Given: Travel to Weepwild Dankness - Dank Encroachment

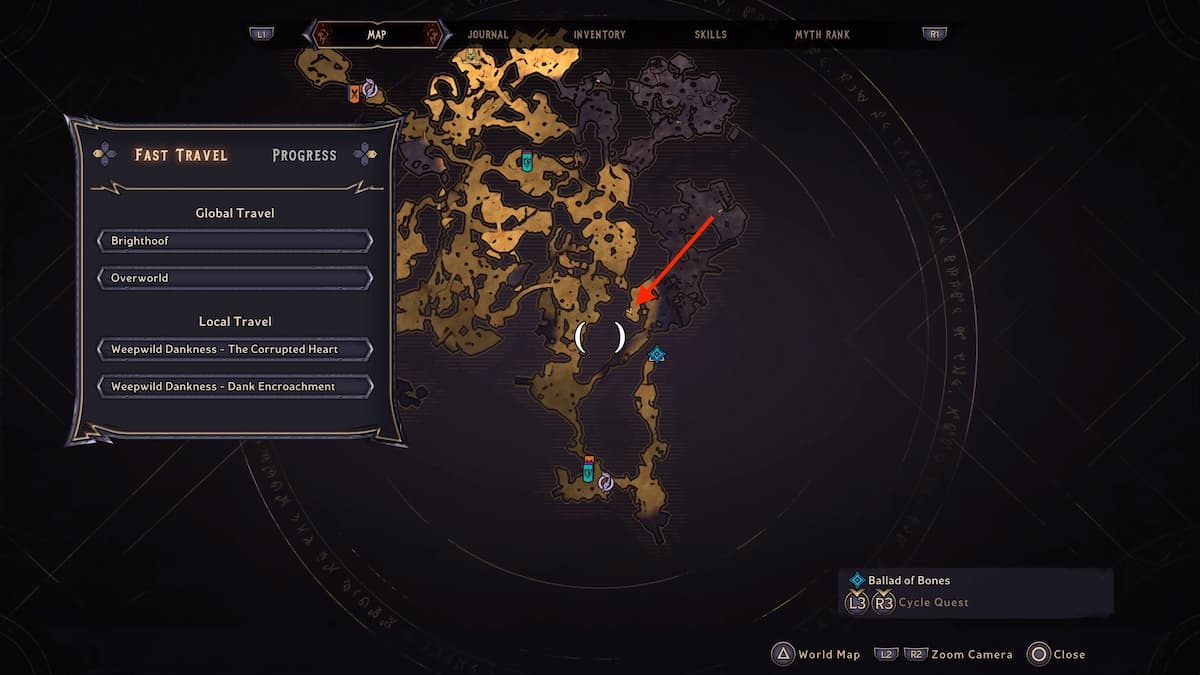Looking at the screenshot, I should click(235, 386).
